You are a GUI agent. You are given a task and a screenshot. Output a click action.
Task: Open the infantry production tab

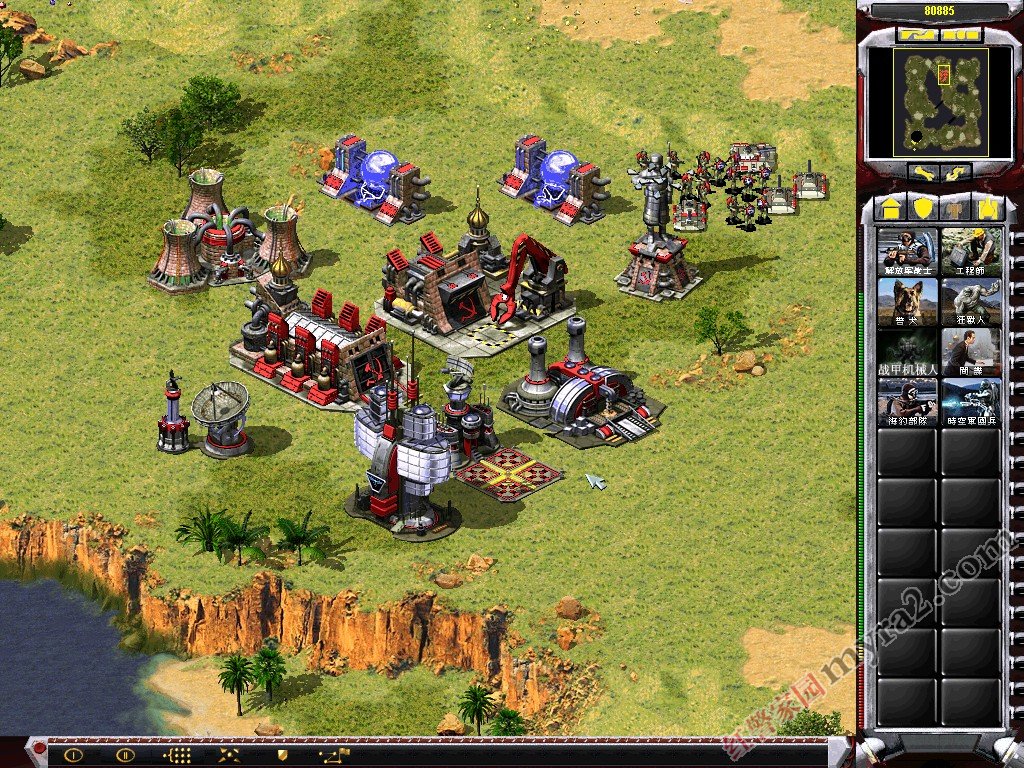pyautogui.click(x=956, y=208)
